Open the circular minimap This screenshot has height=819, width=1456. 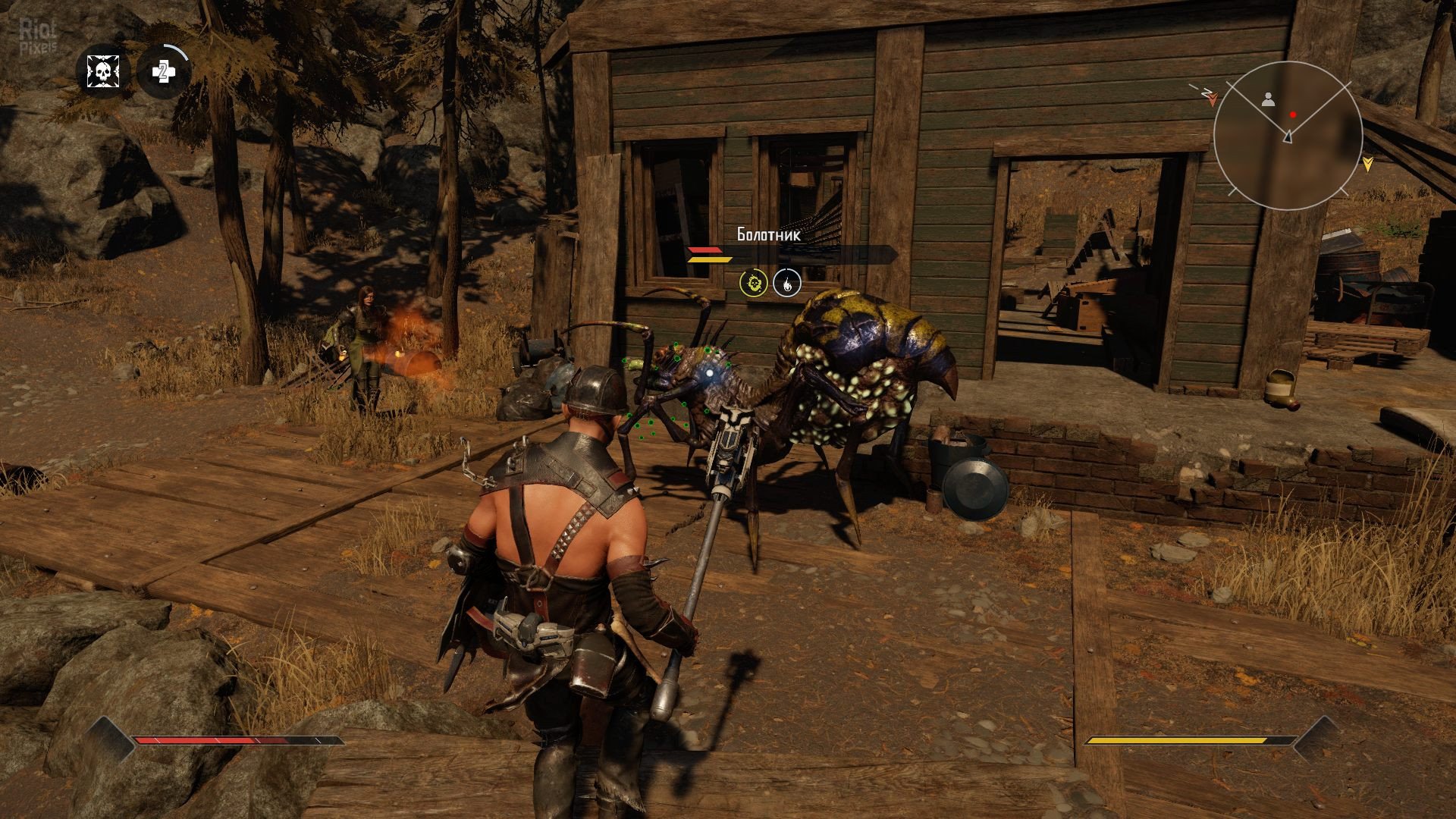[x=1287, y=136]
